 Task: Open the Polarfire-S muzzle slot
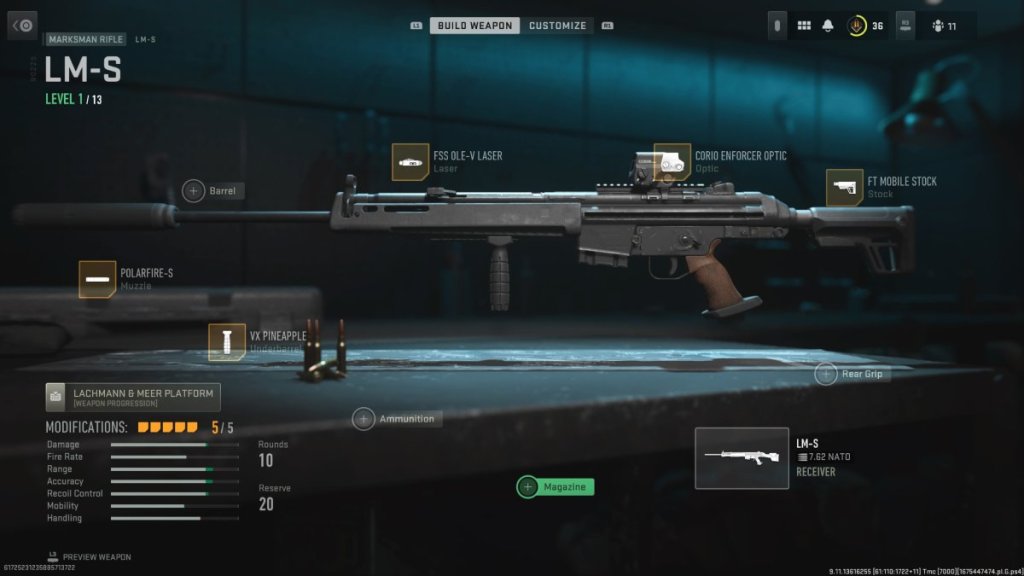[x=98, y=279]
